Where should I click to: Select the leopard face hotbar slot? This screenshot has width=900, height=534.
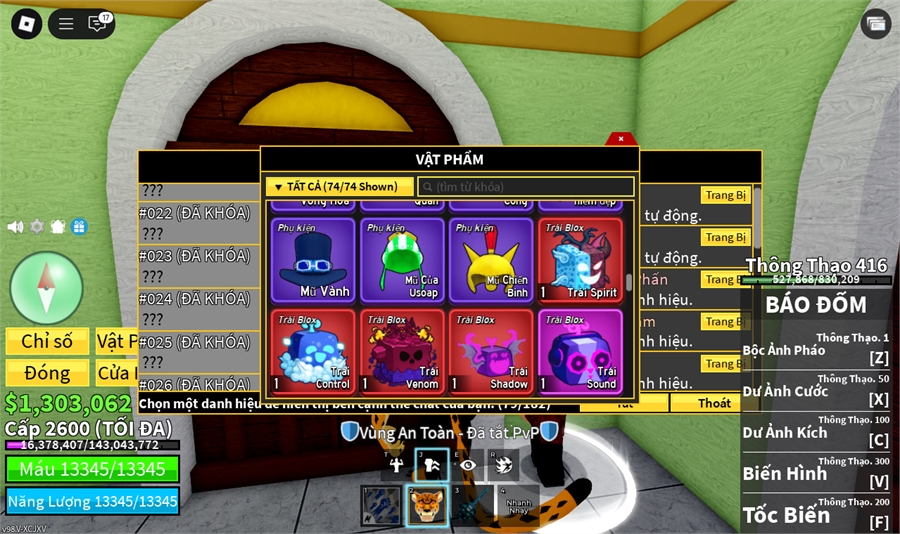427,506
